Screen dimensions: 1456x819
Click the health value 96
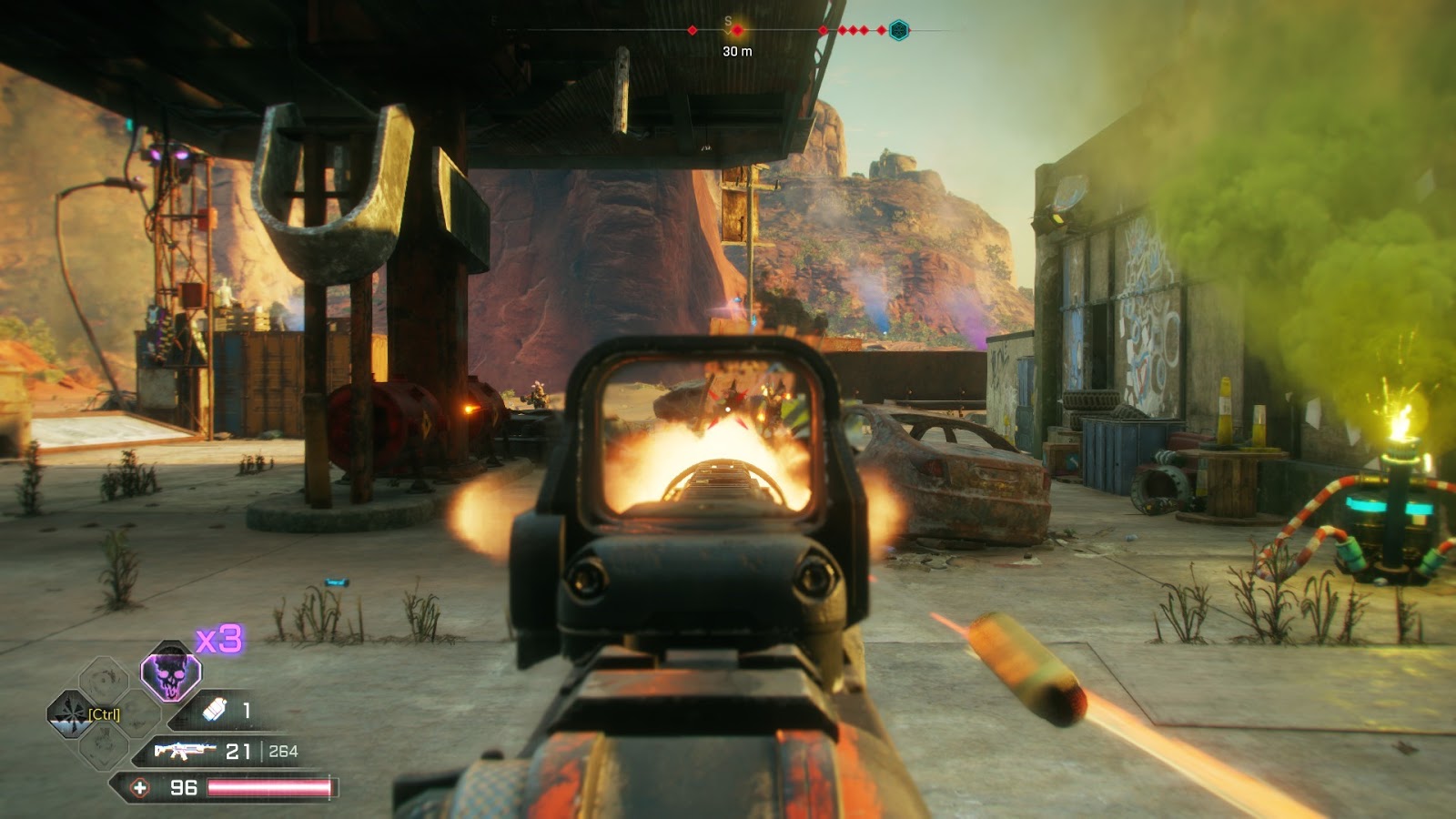(183, 787)
